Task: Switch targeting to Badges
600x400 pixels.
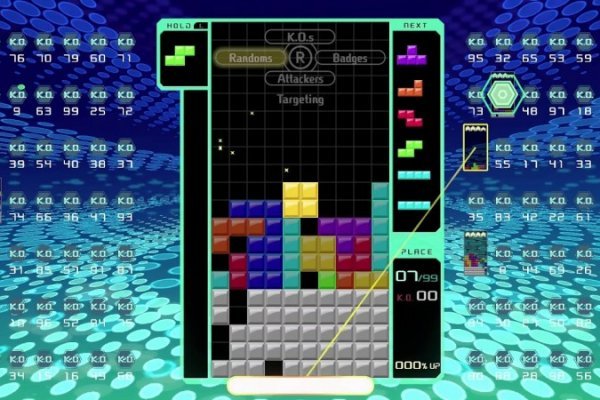Action: (x=350, y=58)
